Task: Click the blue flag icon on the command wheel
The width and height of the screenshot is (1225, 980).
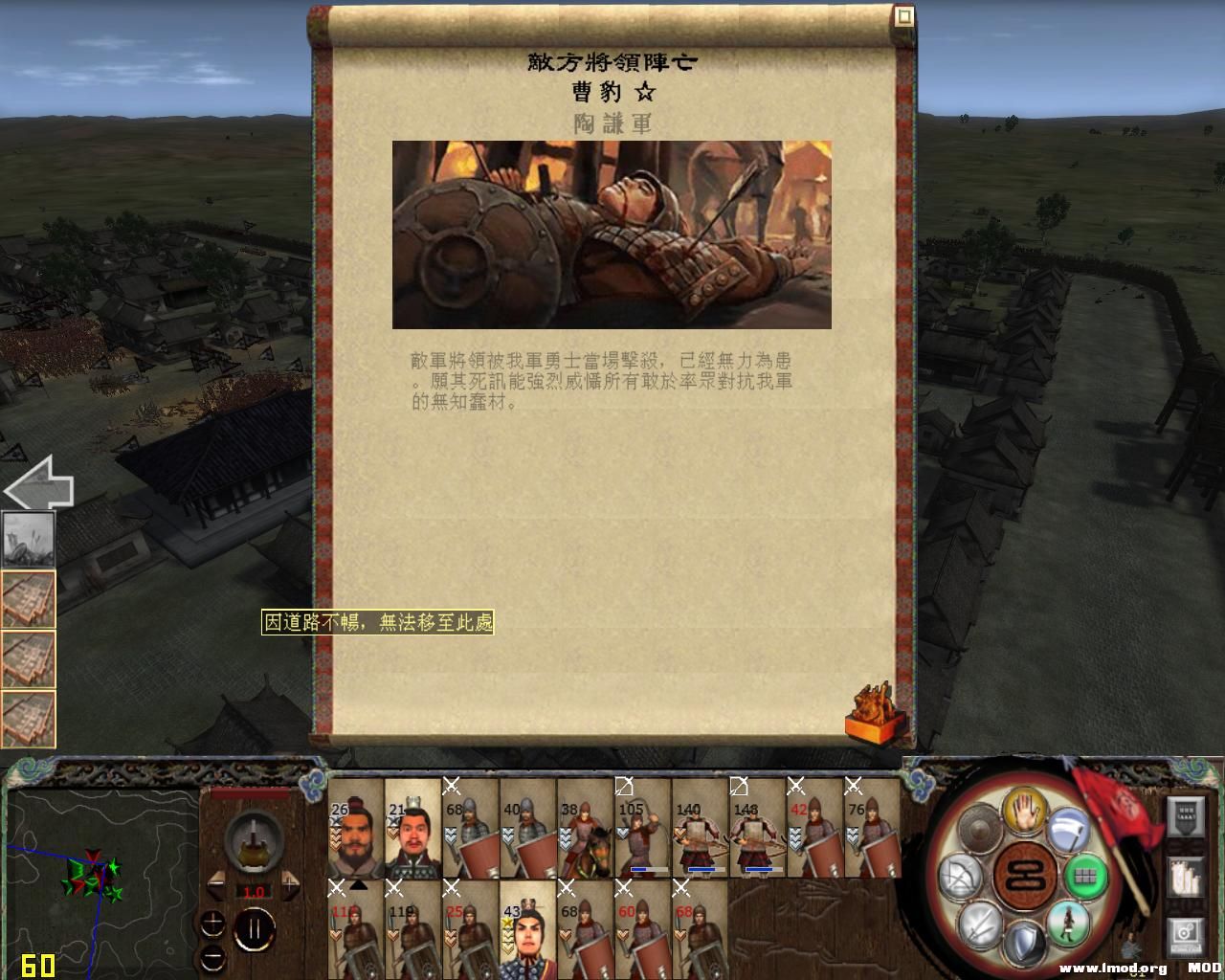Action: point(1066,829)
